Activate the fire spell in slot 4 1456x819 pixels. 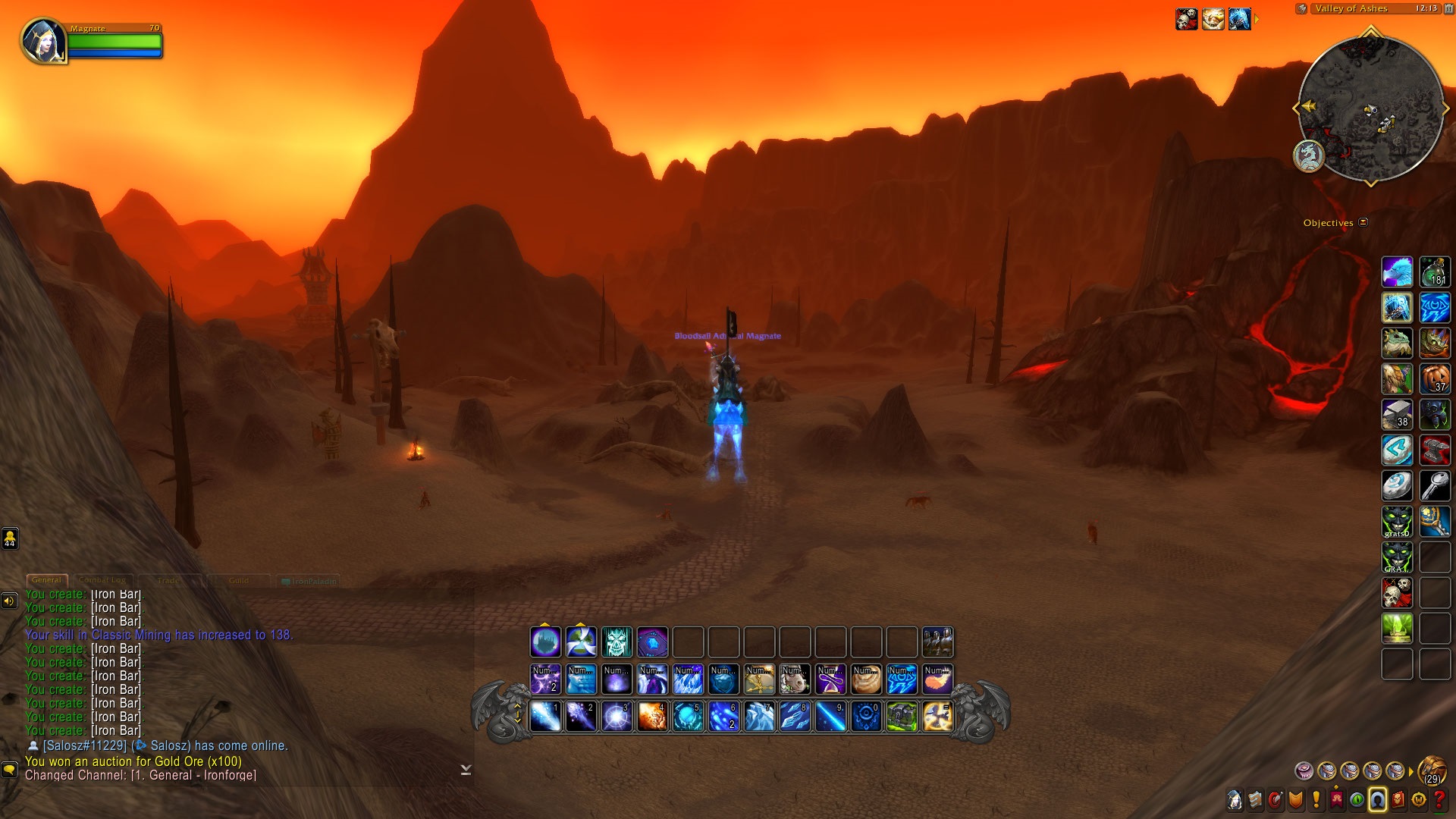pos(652,717)
